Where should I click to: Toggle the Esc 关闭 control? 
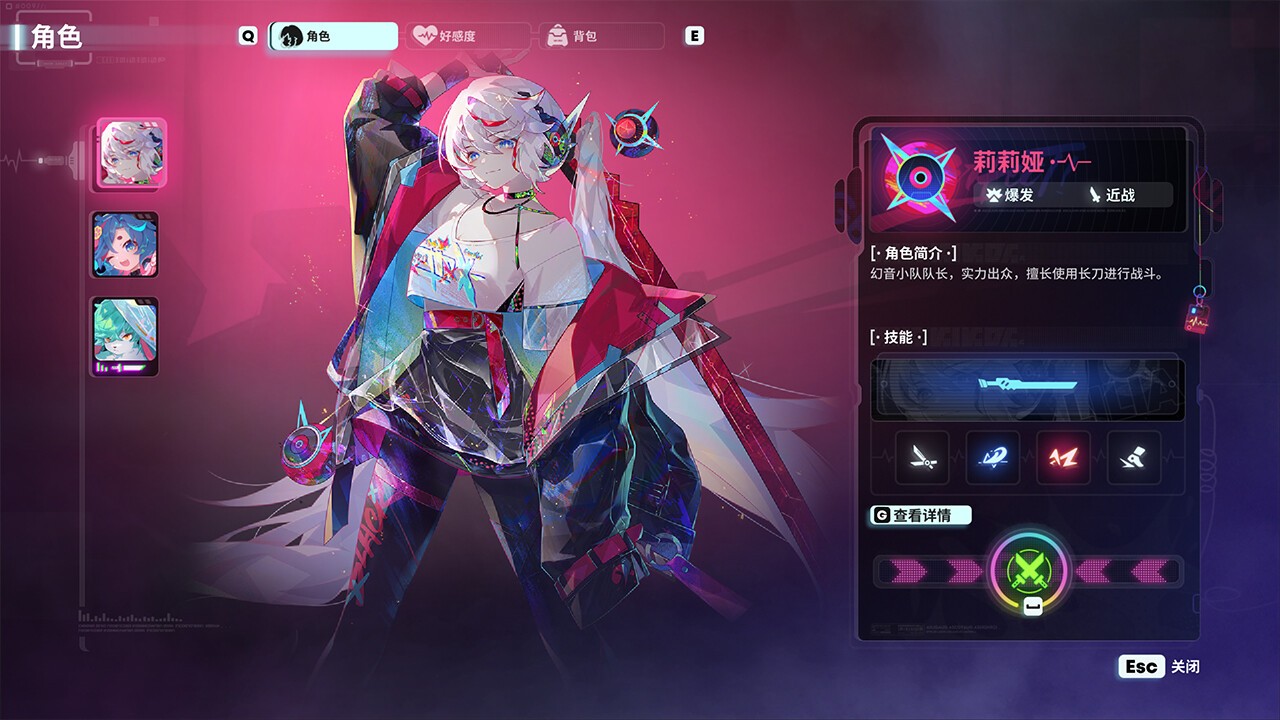click(1158, 666)
